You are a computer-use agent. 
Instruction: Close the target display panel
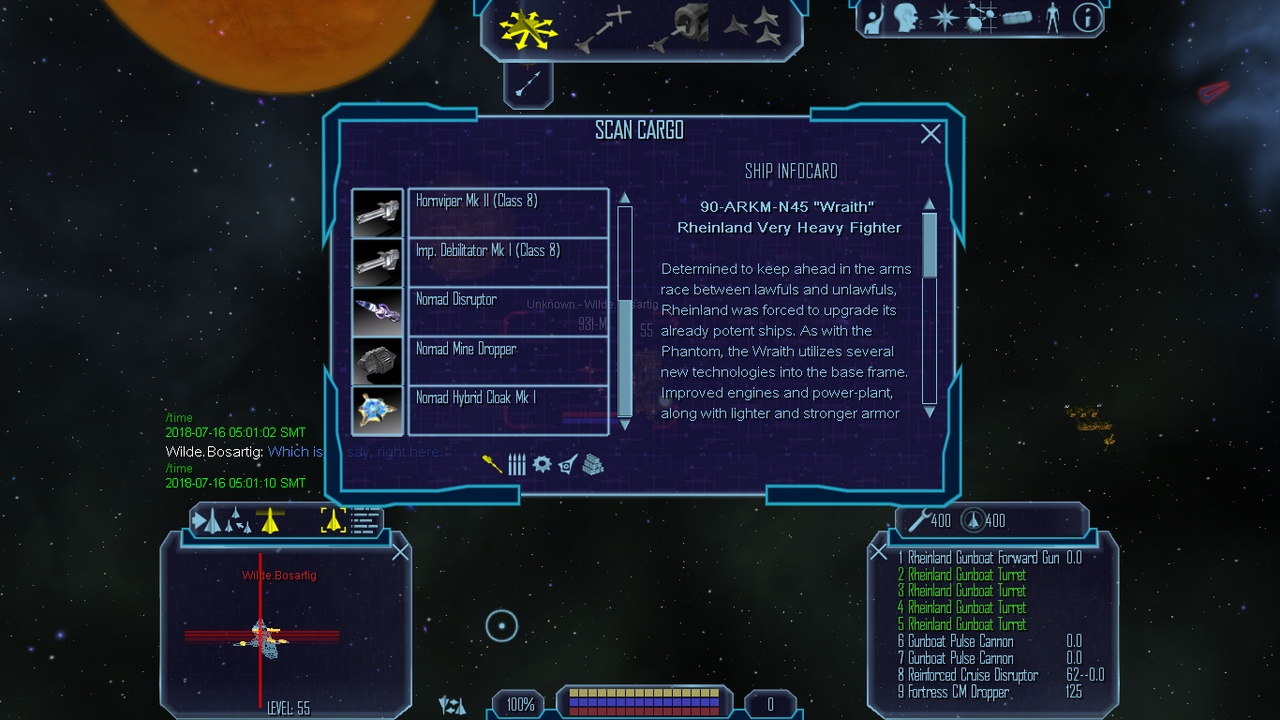coord(400,552)
